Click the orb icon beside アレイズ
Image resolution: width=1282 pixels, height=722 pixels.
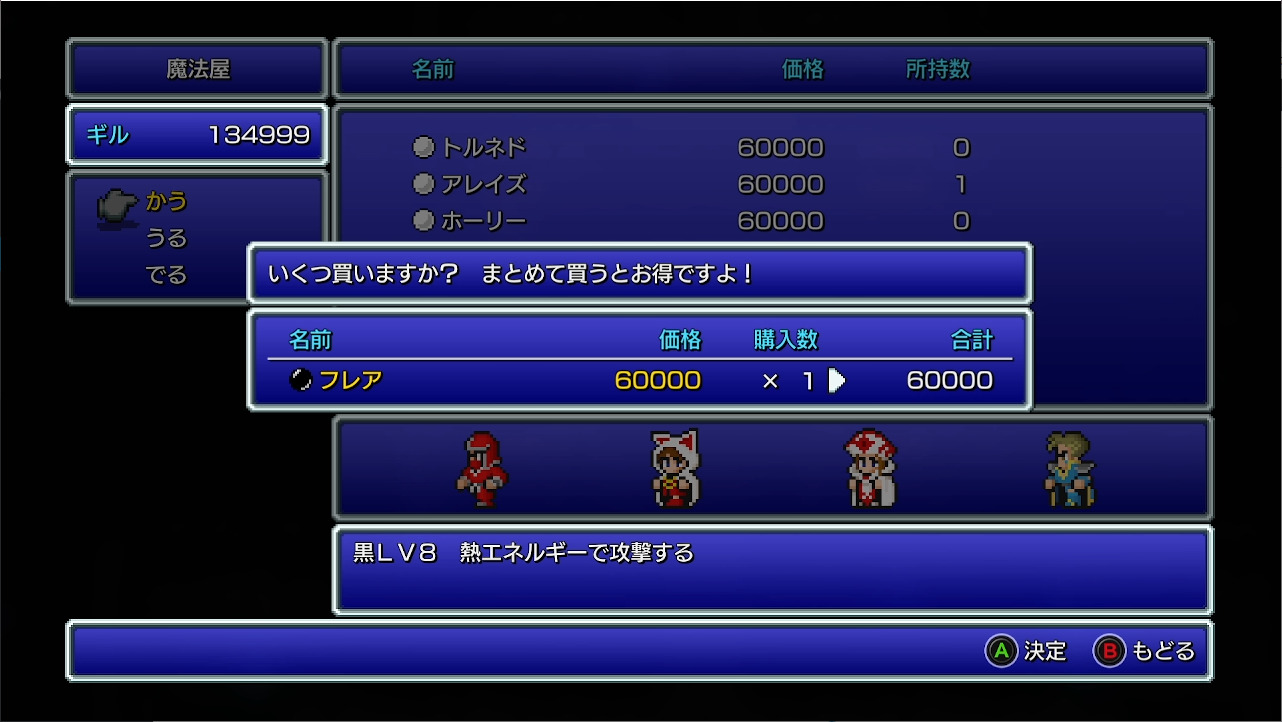coord(423,184)
